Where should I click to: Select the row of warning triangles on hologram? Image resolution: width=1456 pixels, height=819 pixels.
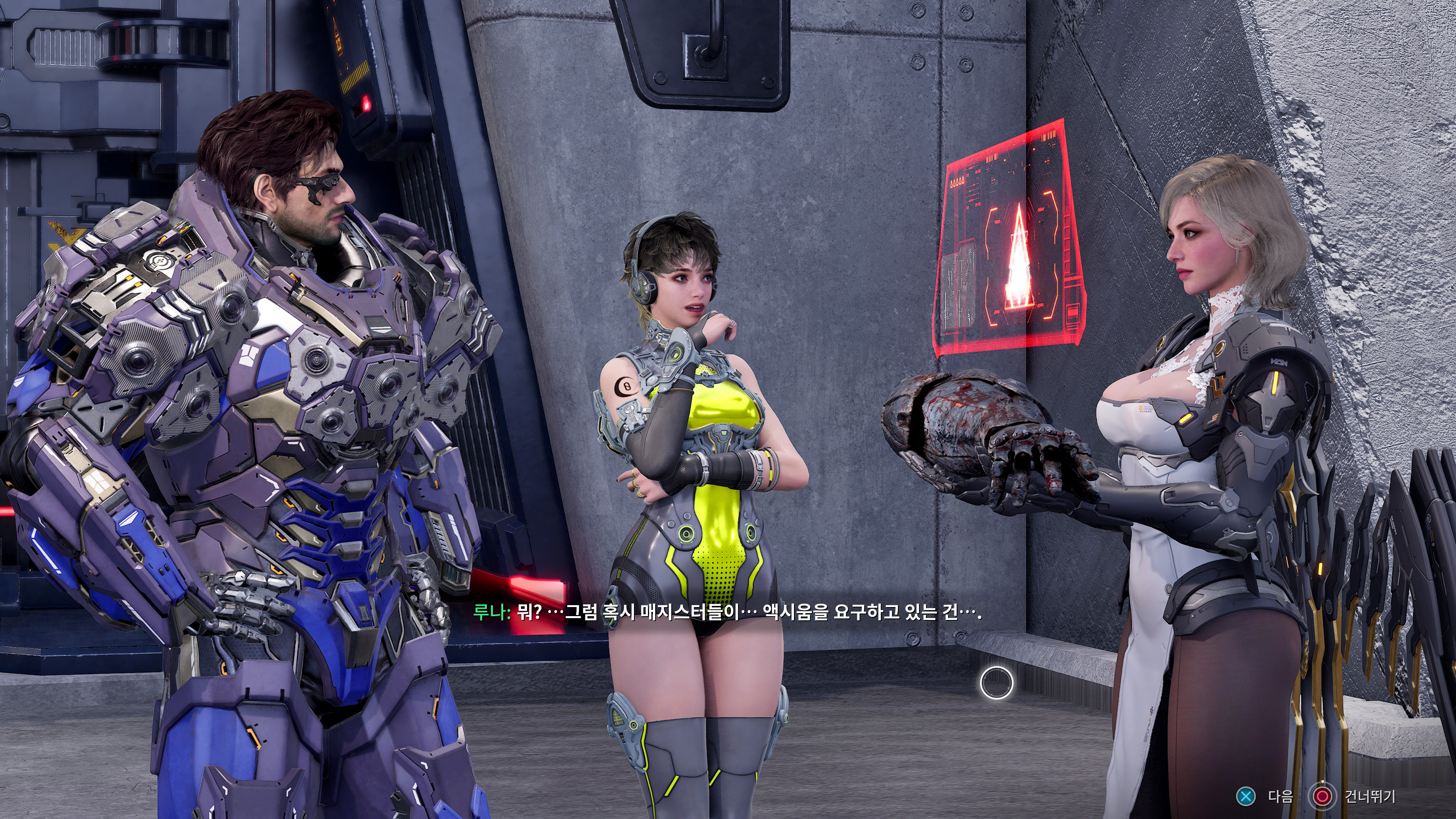click(x=957, y=182)
